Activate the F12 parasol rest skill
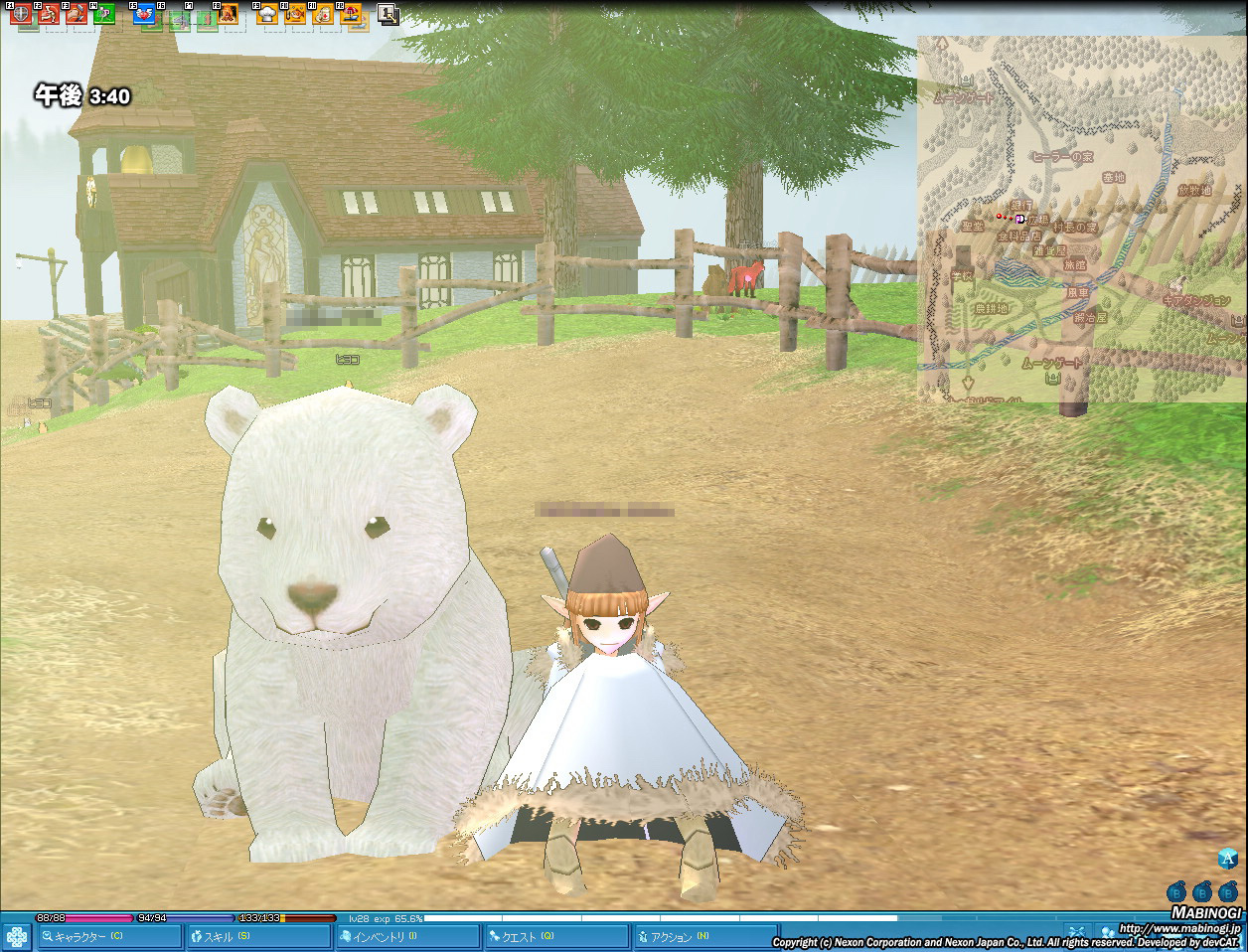1248x952 pixels. coord(351,14)
